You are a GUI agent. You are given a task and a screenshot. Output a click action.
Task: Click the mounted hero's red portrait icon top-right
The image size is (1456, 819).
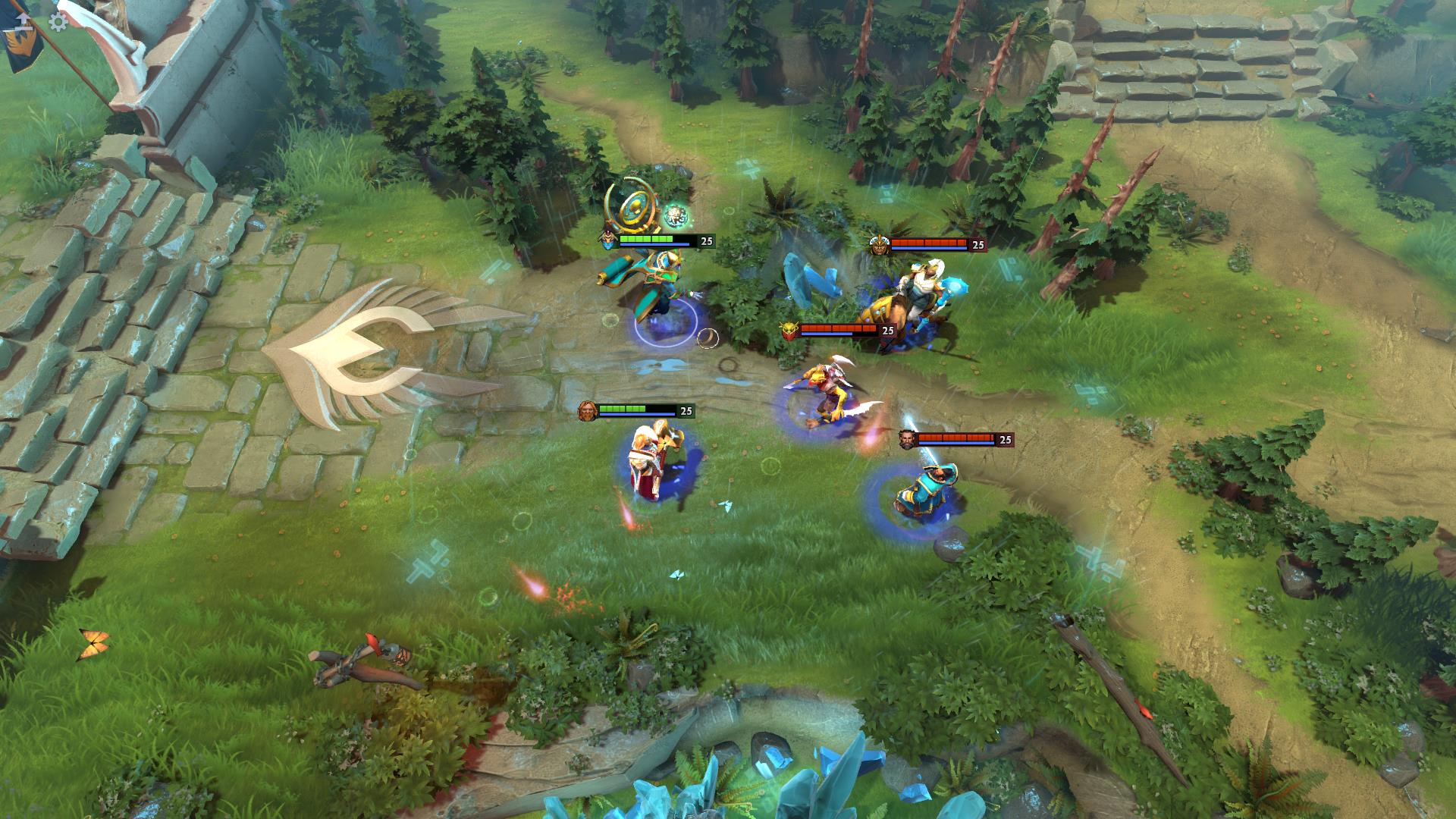coord(880,244)
